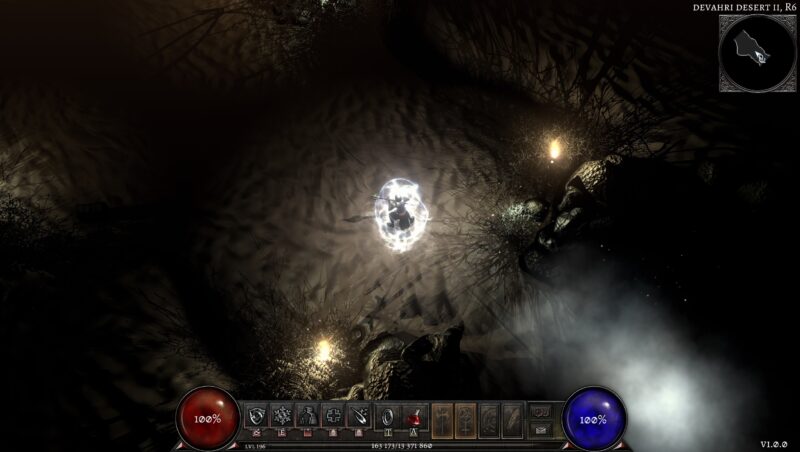Activate the shield skill icon
Viewport: 800px width, 452px height.
click(x=257, y=416)
